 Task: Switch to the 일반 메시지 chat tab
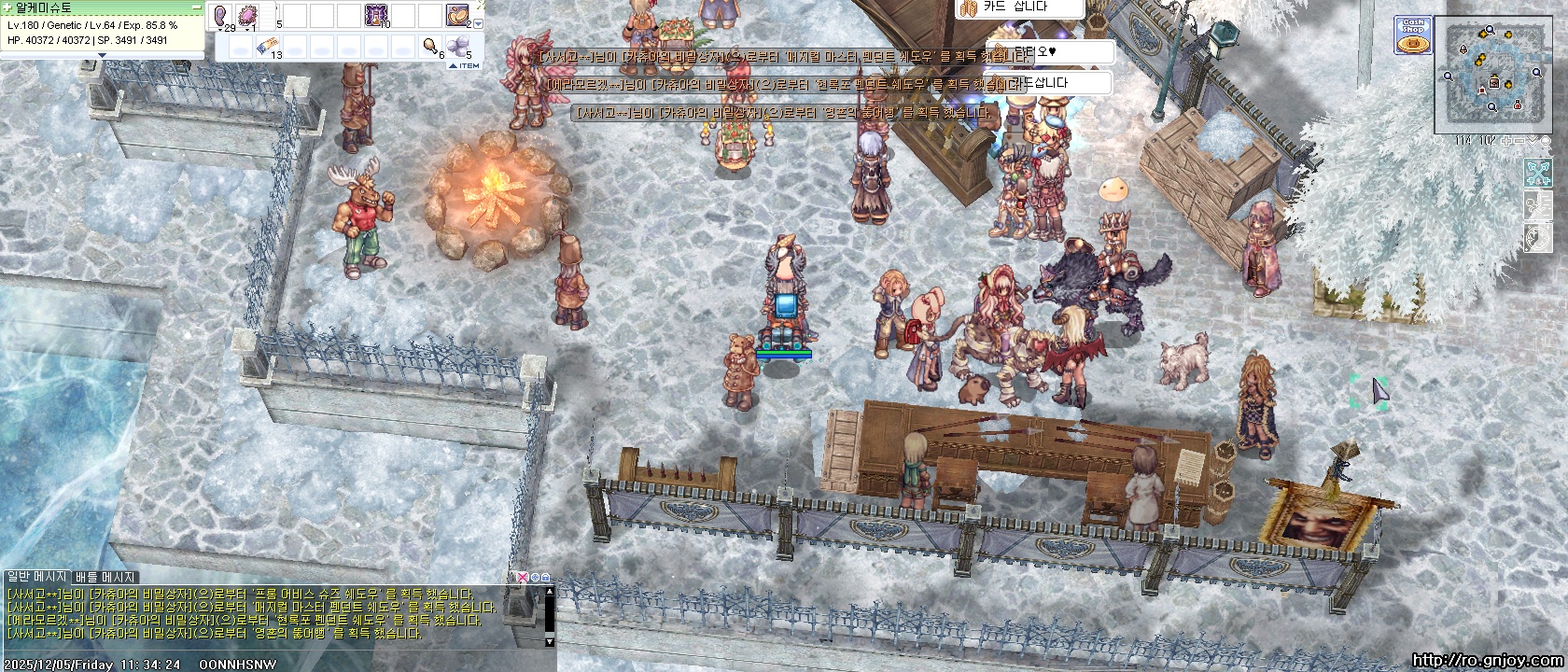[x=36, y=577]
